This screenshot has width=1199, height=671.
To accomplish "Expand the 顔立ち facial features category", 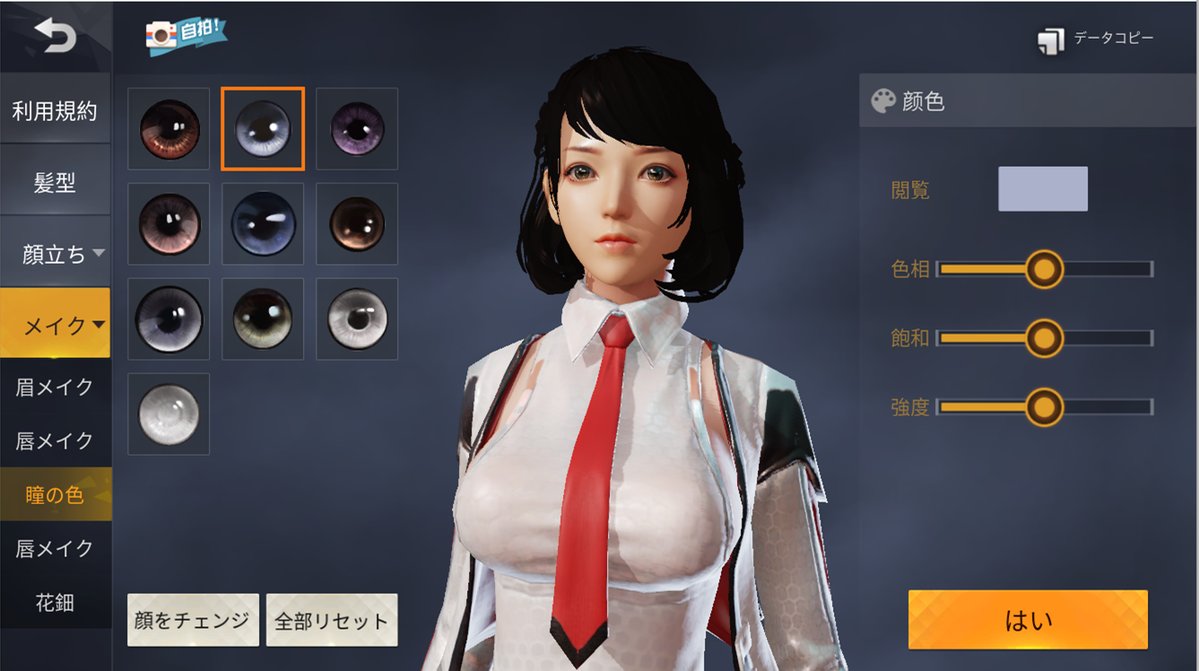I will click(62, 254).
